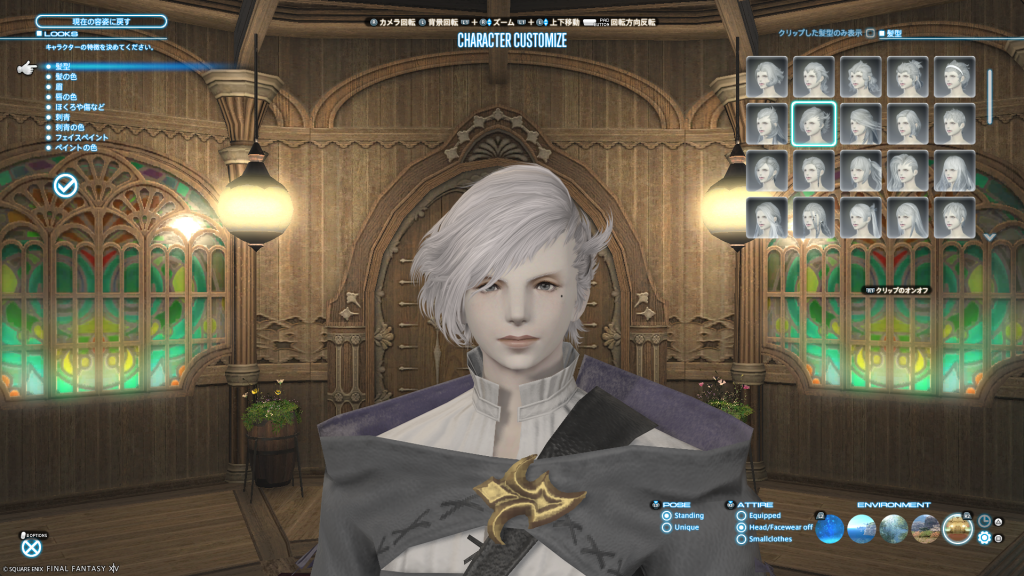1024x576 pixels.
Task: Click the hairstyle list scrollbar
Action: pyautogui.click(x=989, y=95)
